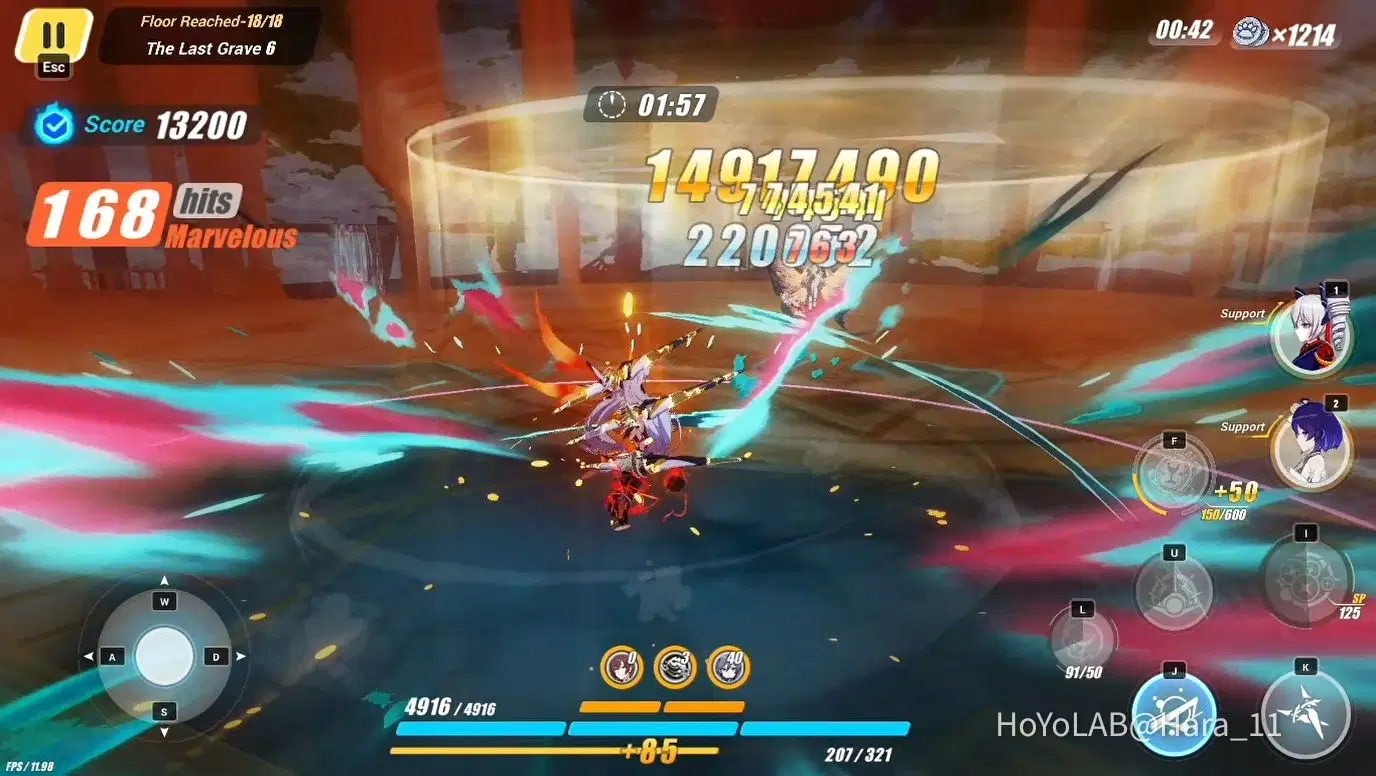Tap the middle teammate icon showing 3

tap(674, 668)
